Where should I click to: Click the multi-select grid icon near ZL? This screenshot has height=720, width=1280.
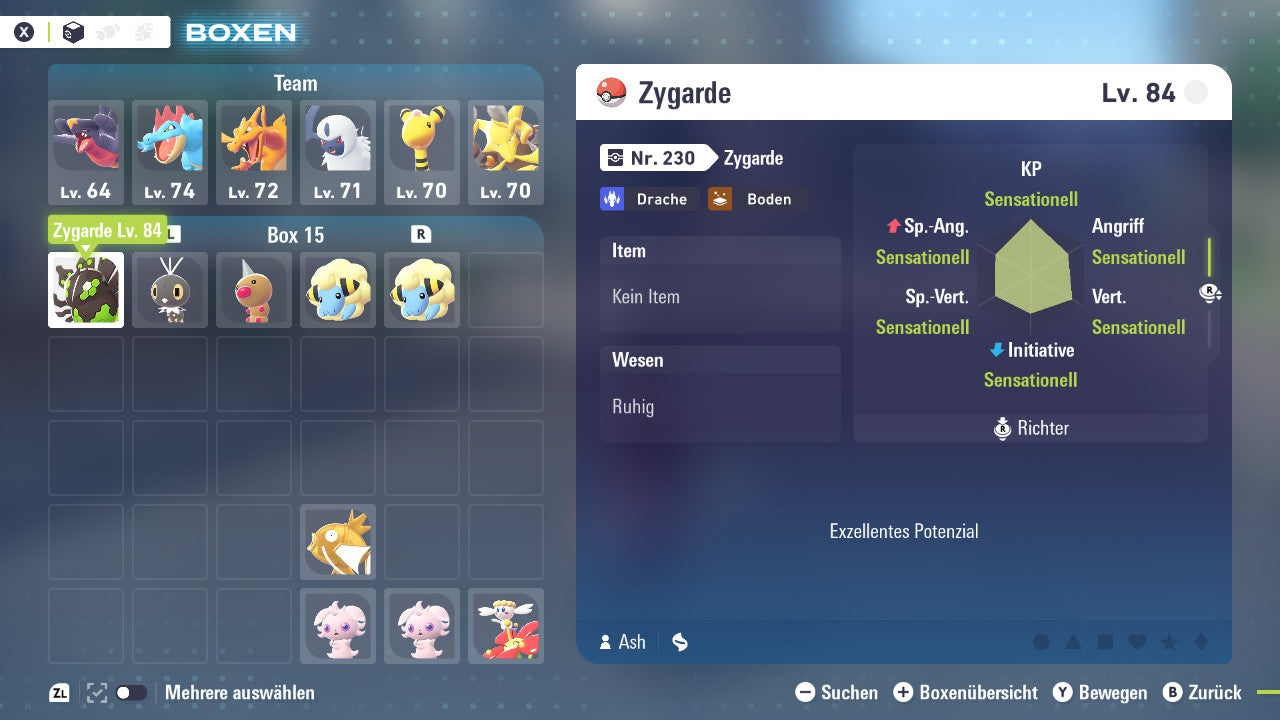[x=95, y=692]
